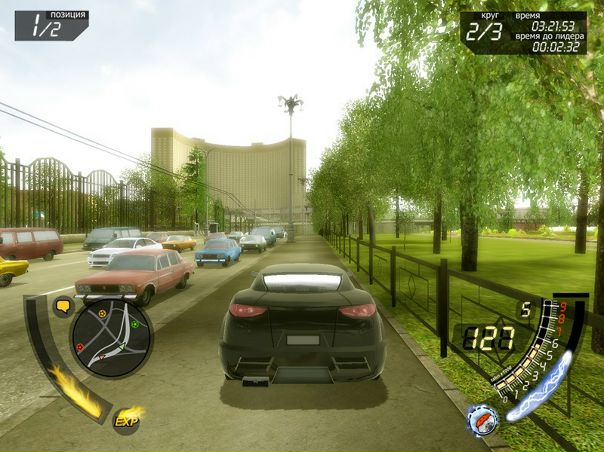Screen dimensions: 604x452
Task: Activate the round electric-blue boost icon
Action: pyautogui.click(x=482, y=421)
